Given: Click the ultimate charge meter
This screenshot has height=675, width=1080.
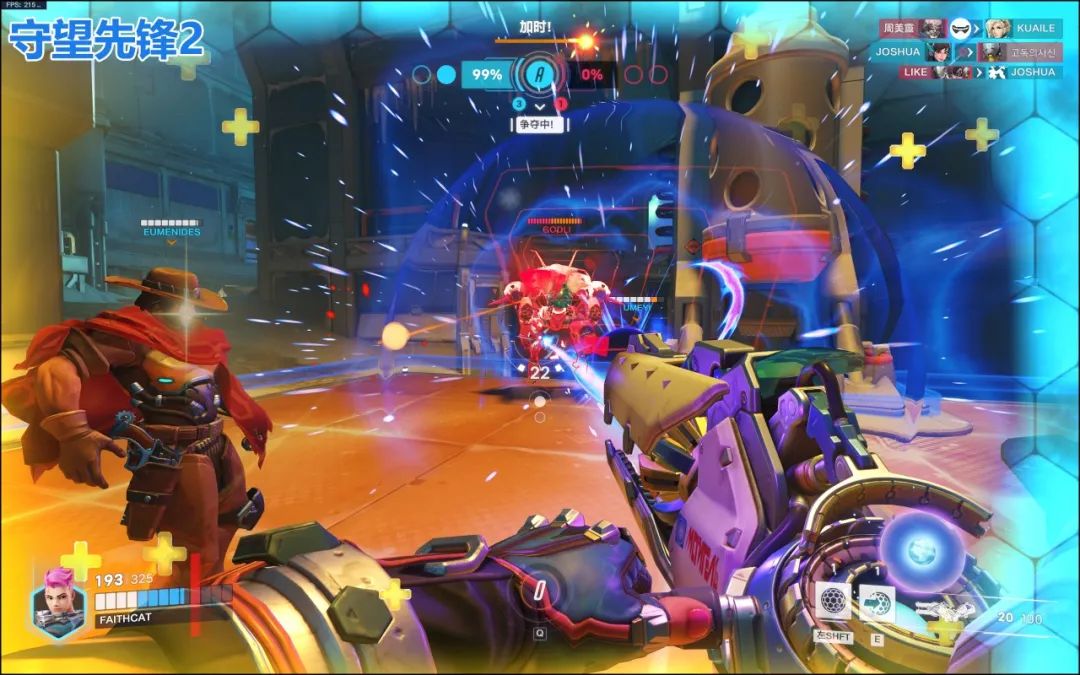Looking at the screenshot, I should pos(540,590).
